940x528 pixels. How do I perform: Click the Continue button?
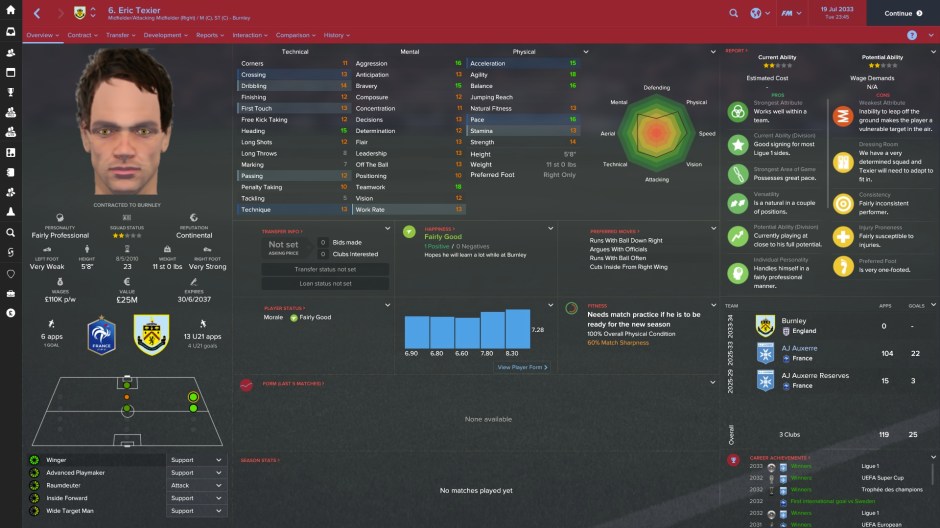[901, 13]
